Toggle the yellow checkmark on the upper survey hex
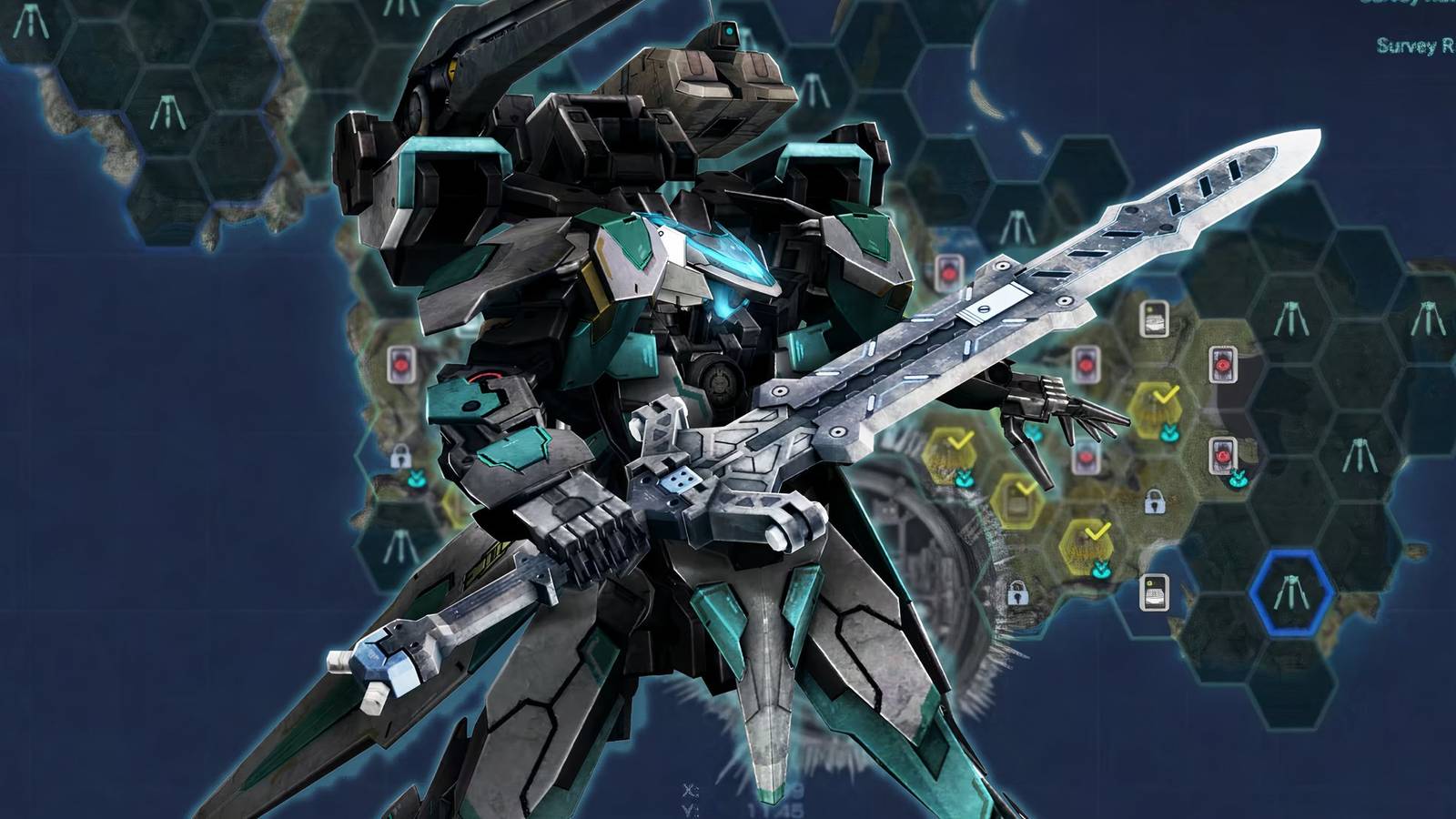This screenshot has height=819, width=1456. click(1163, 396)
